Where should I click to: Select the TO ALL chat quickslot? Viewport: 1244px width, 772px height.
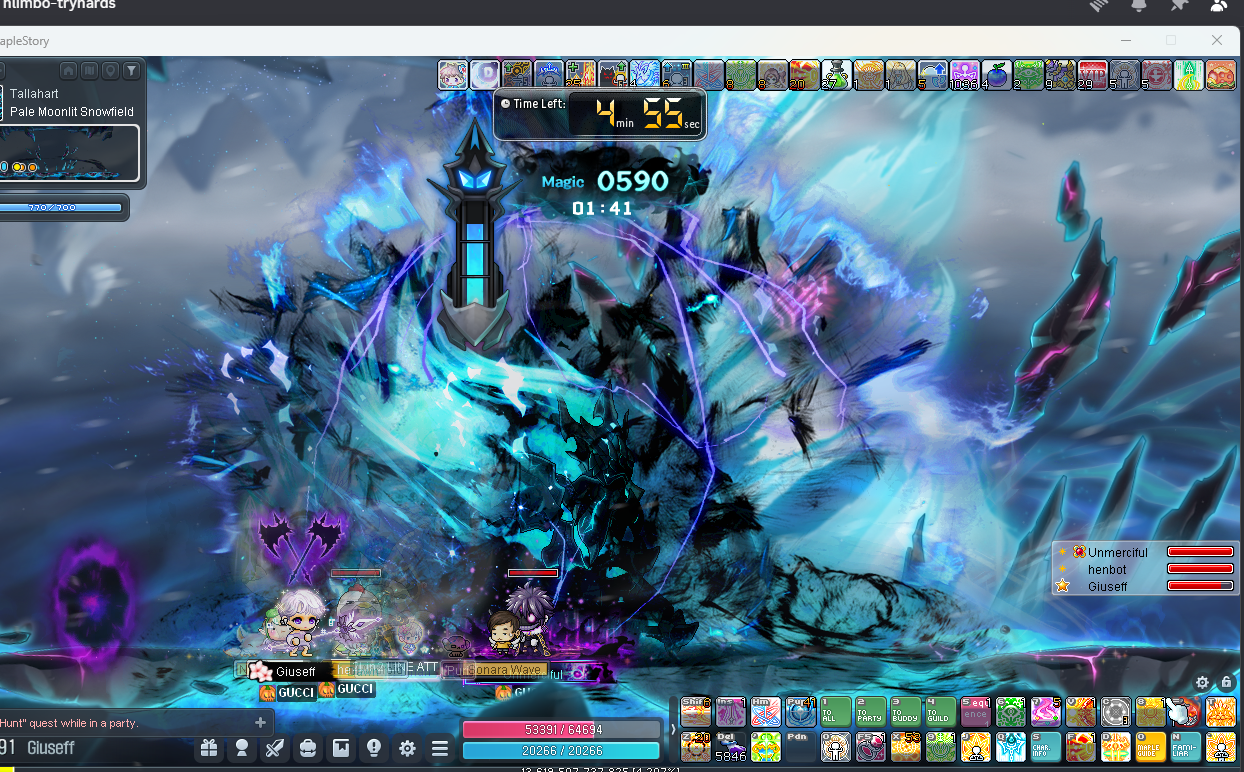point(836,712)
